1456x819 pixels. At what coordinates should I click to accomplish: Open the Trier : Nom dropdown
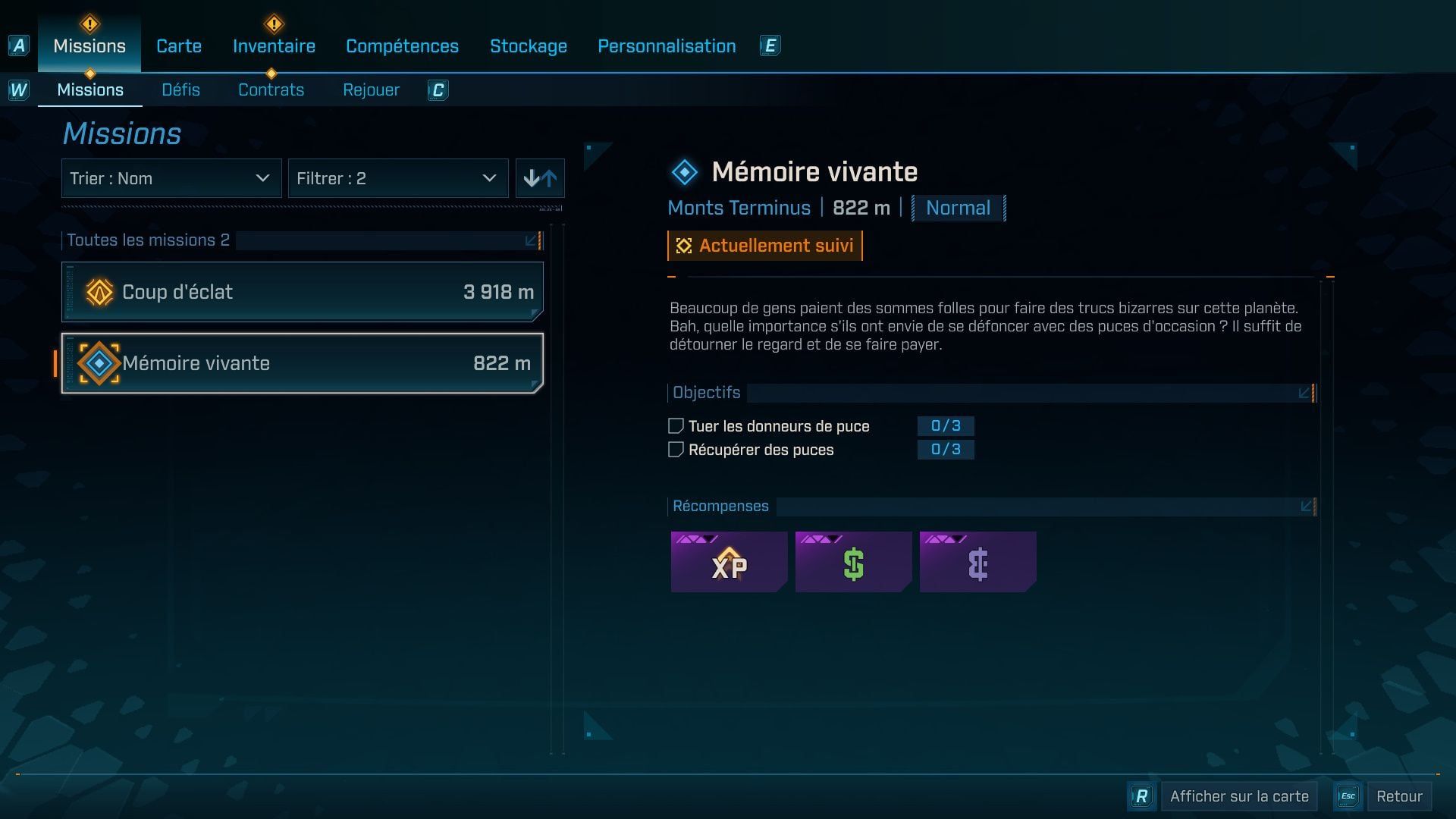click(x=171, y=178)
